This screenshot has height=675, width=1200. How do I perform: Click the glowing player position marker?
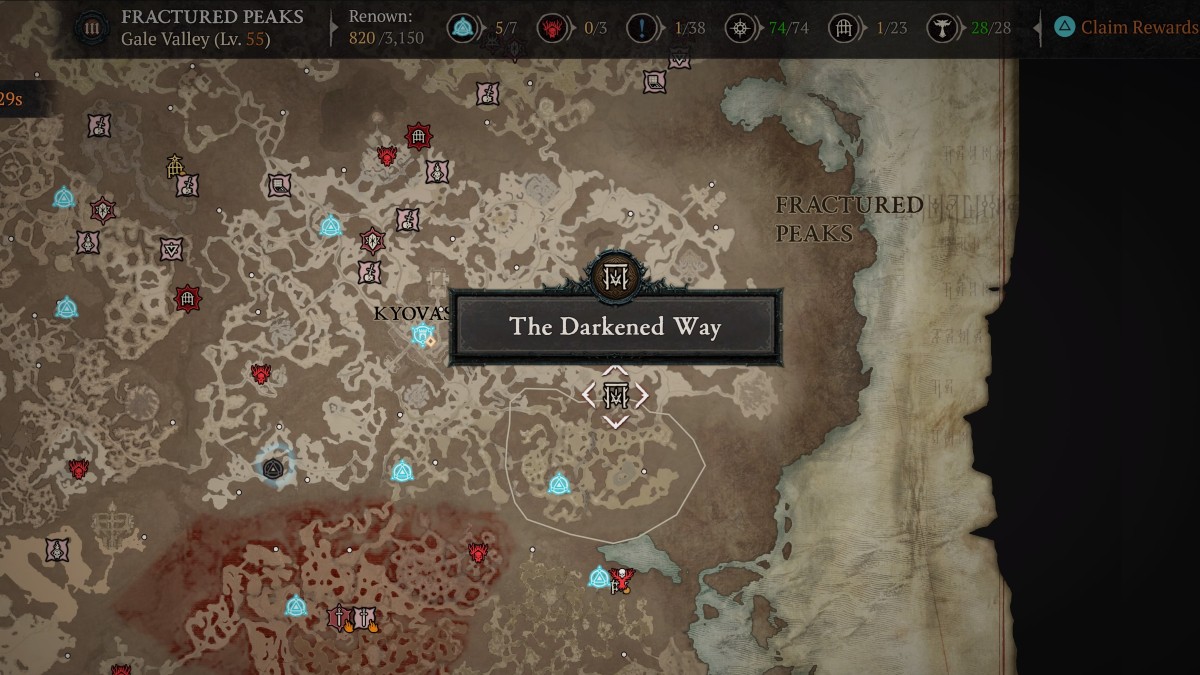coord(273,466)
